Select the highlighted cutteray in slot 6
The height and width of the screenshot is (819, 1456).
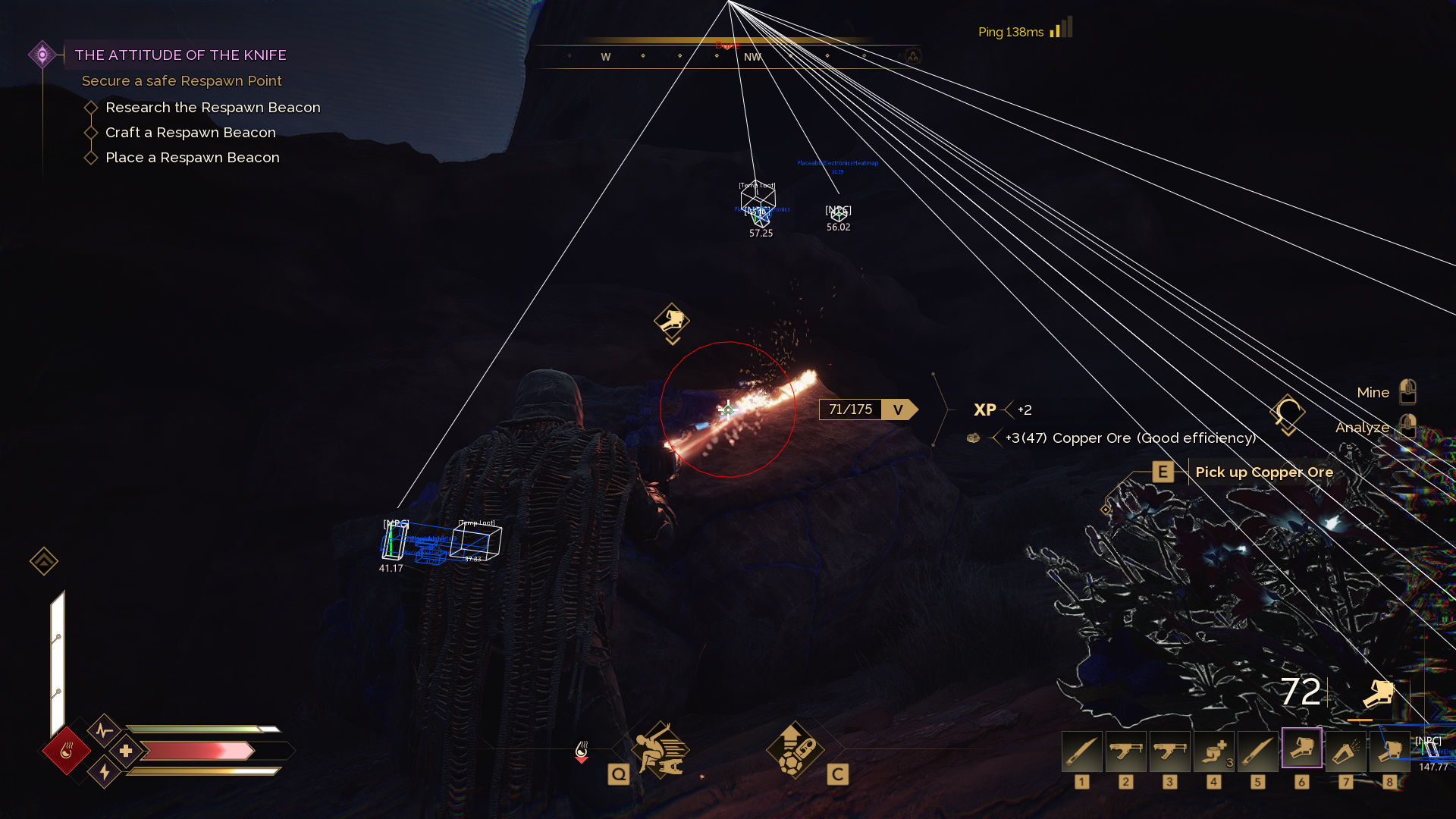(x=1301, y=749)
